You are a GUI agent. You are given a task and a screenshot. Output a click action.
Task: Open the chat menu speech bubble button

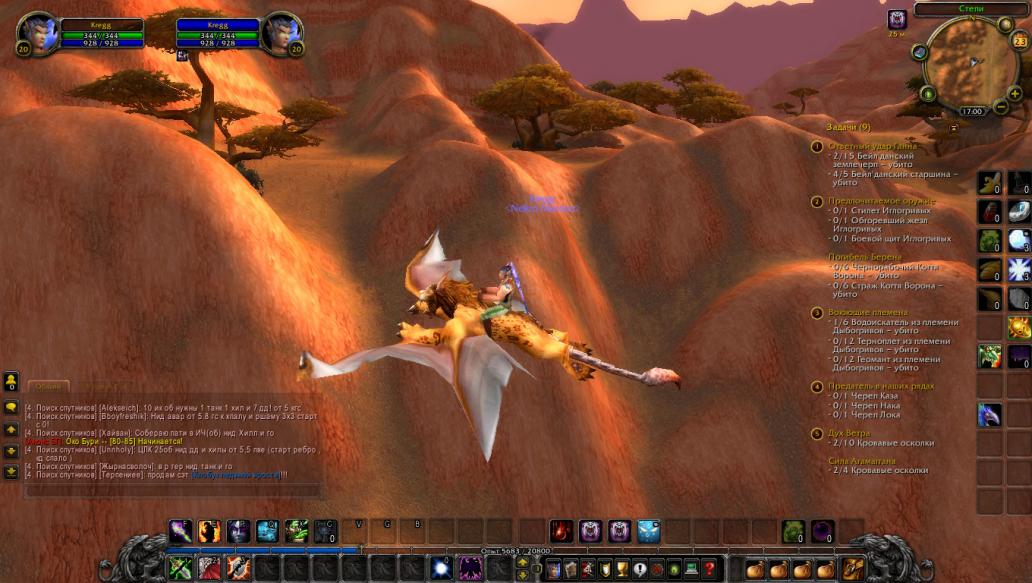pos(11,407)
